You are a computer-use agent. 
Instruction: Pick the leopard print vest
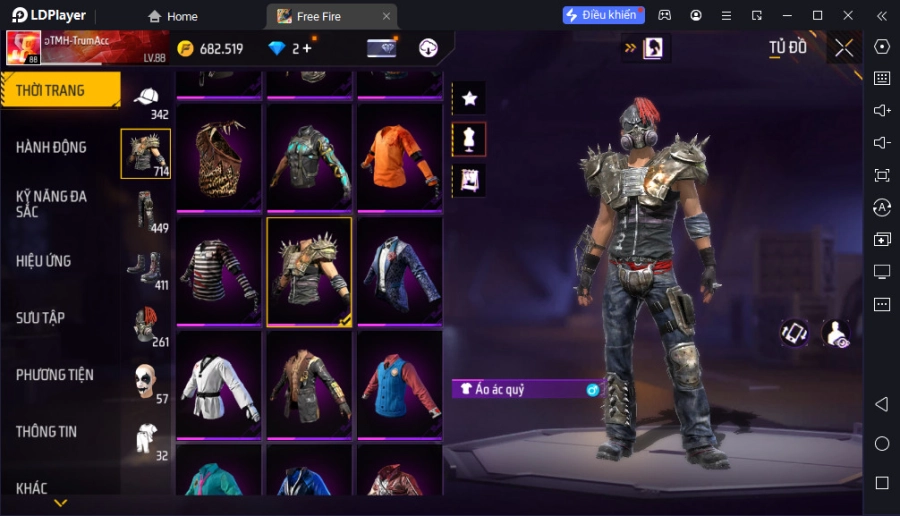click(218, 157)
